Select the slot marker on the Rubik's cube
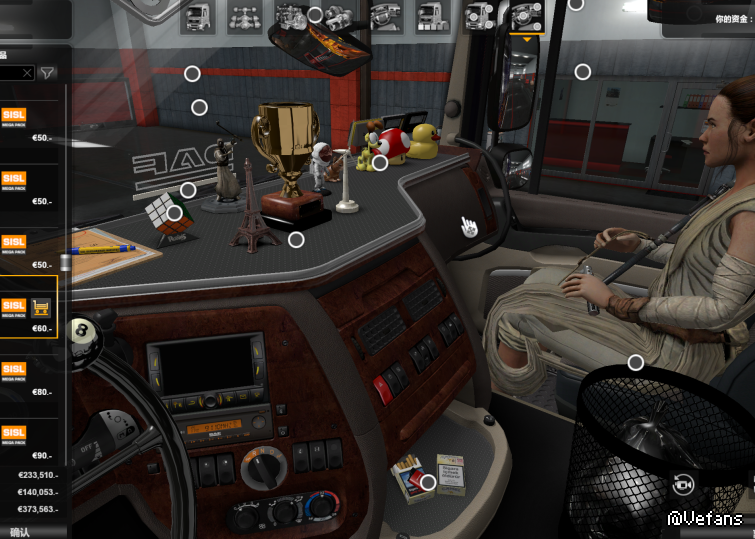The height and width of the screenshot is (539, 755). pyautogui.click(x=175, y=213)
